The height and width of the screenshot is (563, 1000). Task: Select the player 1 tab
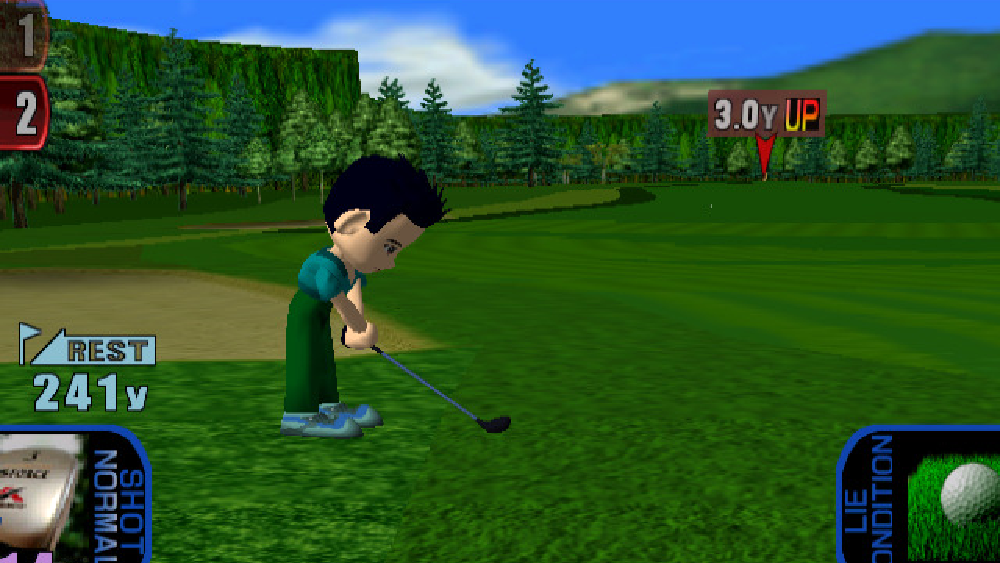[23, 34]
